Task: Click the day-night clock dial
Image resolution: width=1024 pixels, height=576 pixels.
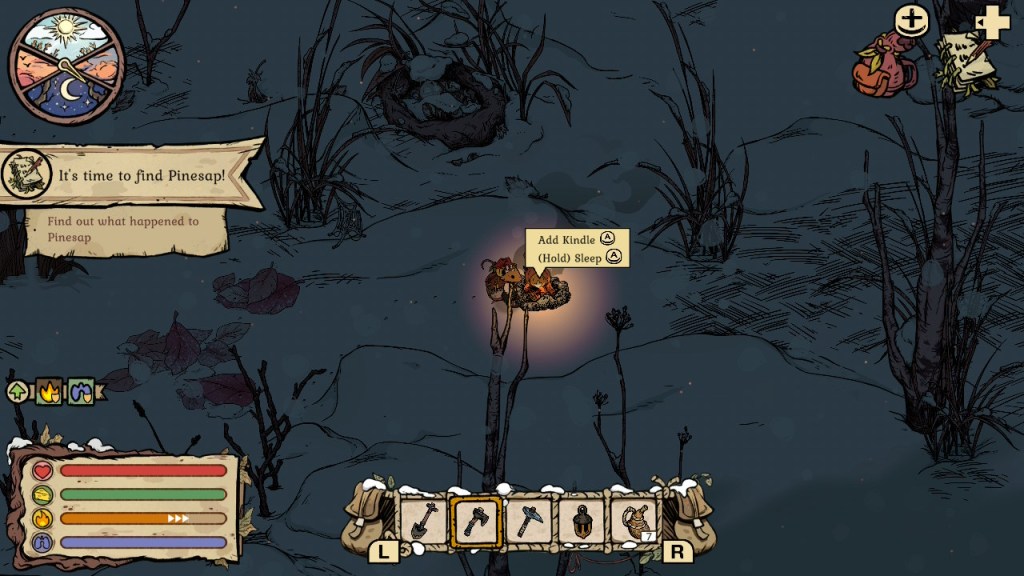Action: click(x=67, y=66)
